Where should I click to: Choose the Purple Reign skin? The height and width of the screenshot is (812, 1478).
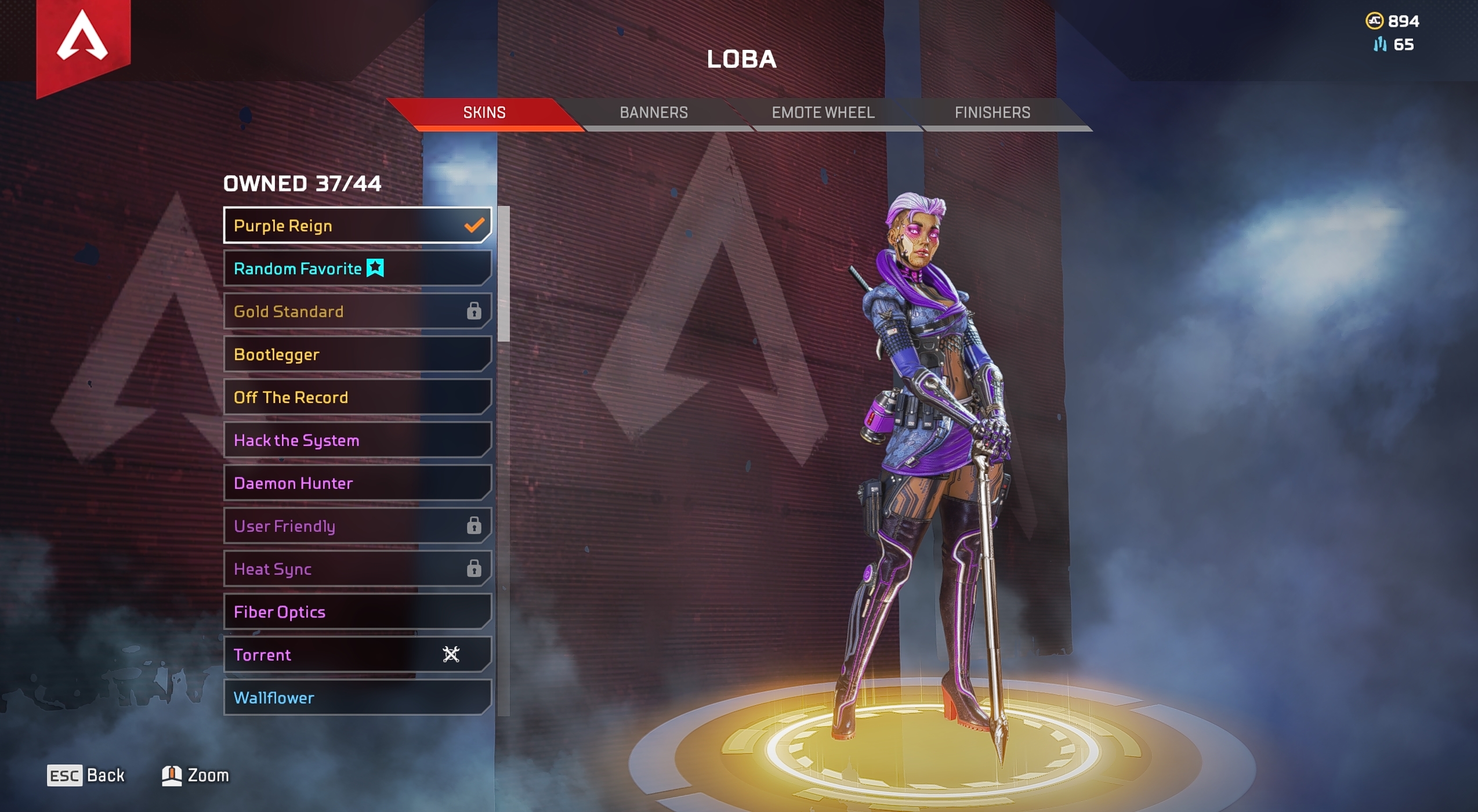pos(357,226)
